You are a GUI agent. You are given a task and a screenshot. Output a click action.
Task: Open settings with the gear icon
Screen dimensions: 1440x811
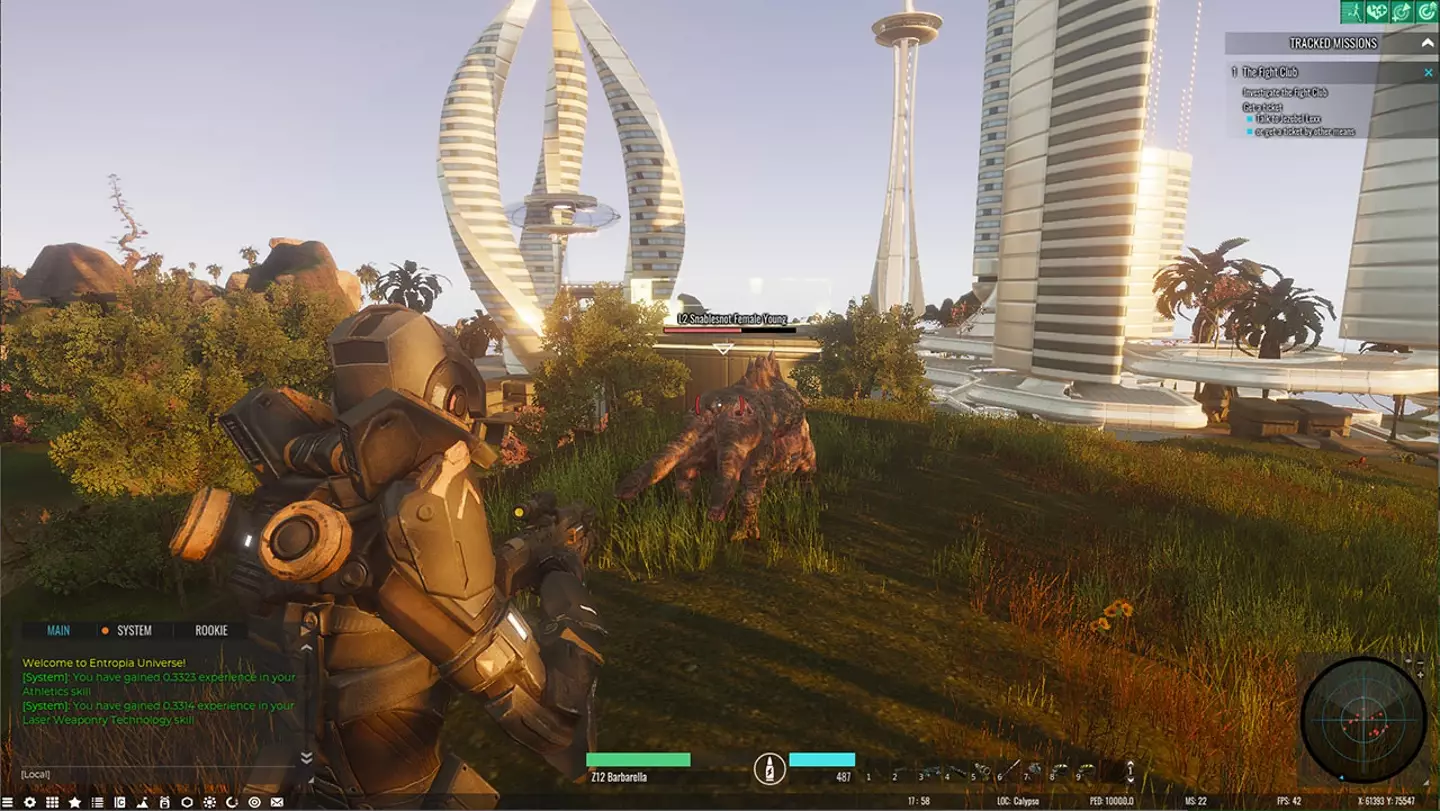[x=30, y=802]
